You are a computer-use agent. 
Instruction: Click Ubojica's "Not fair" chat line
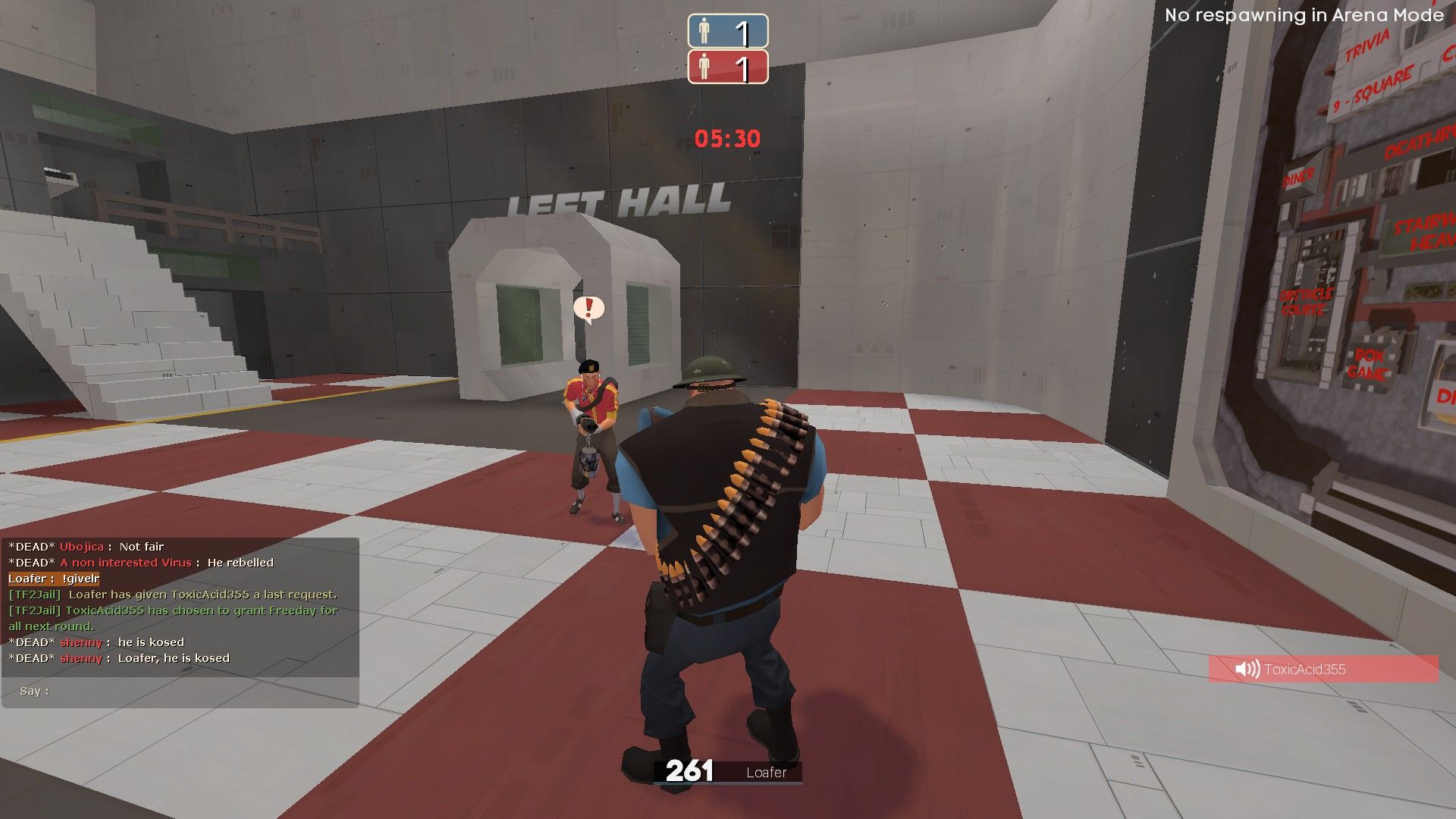click(x=141, y=547)
